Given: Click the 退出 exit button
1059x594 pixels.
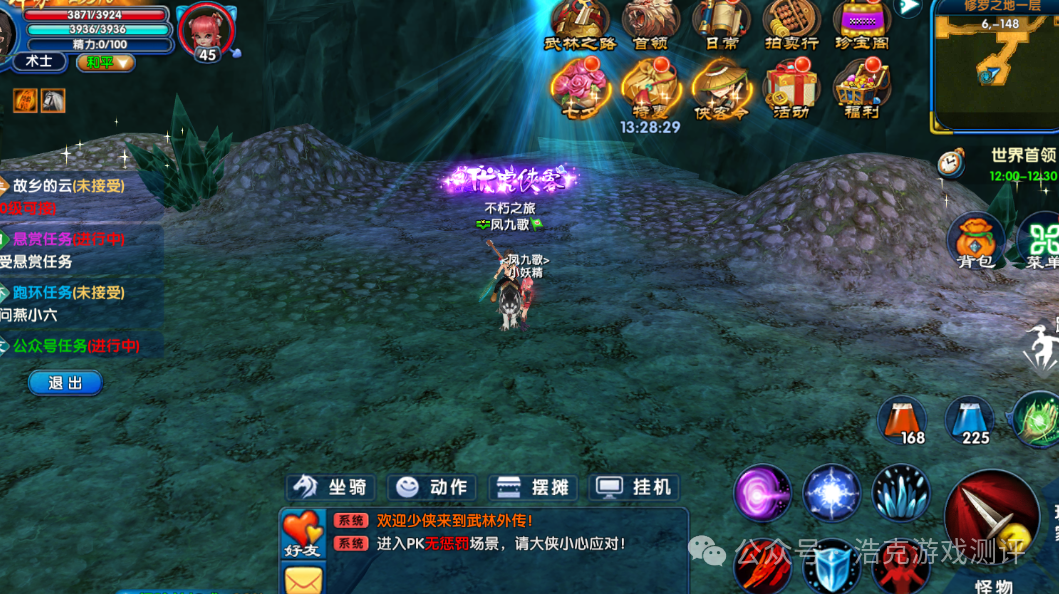Looking at the screenshot, I should tap(65, 383).
